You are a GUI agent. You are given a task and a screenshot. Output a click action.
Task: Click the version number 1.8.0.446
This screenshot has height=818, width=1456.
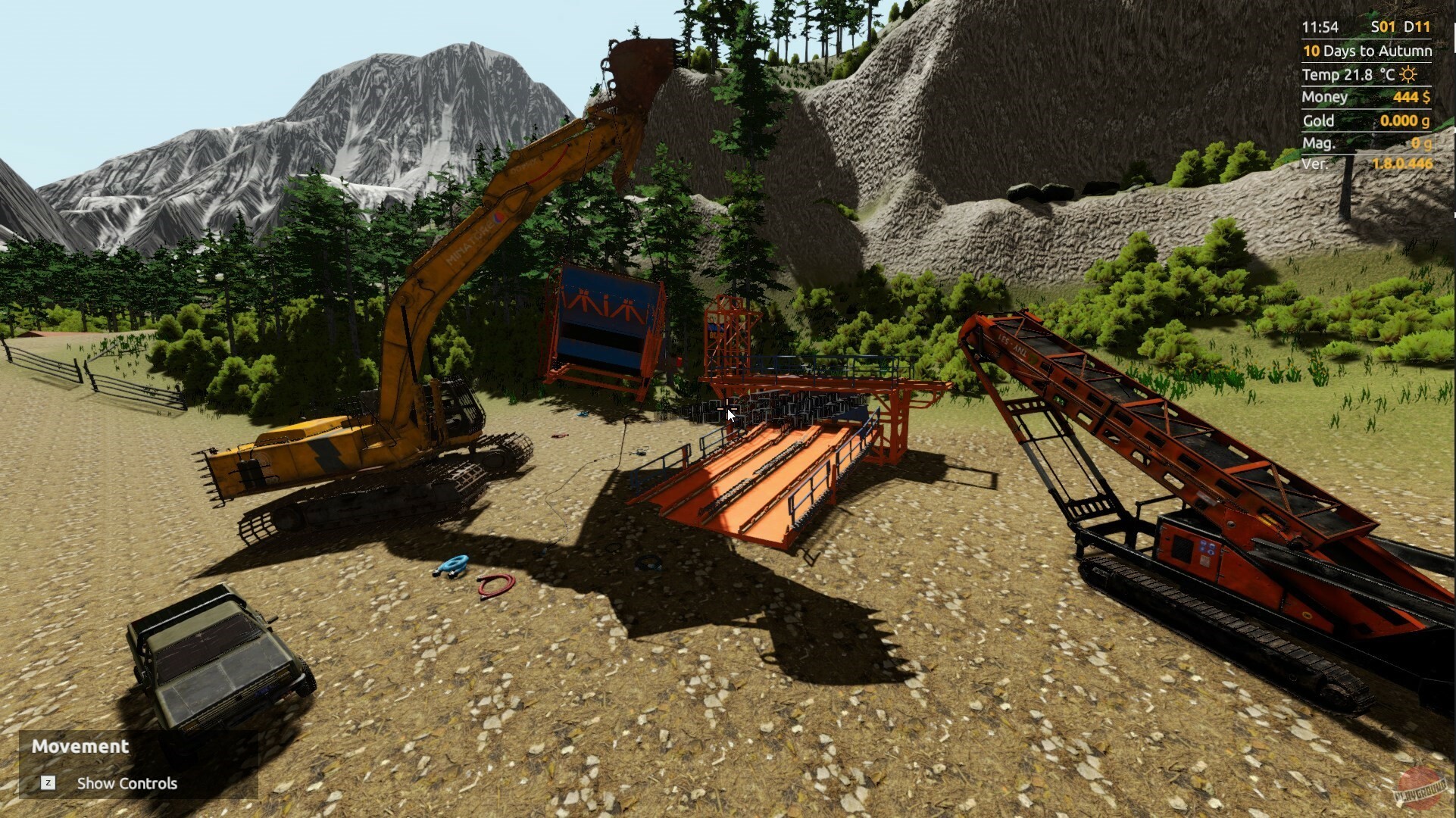pyautogui.click(x=1403, y=164)
